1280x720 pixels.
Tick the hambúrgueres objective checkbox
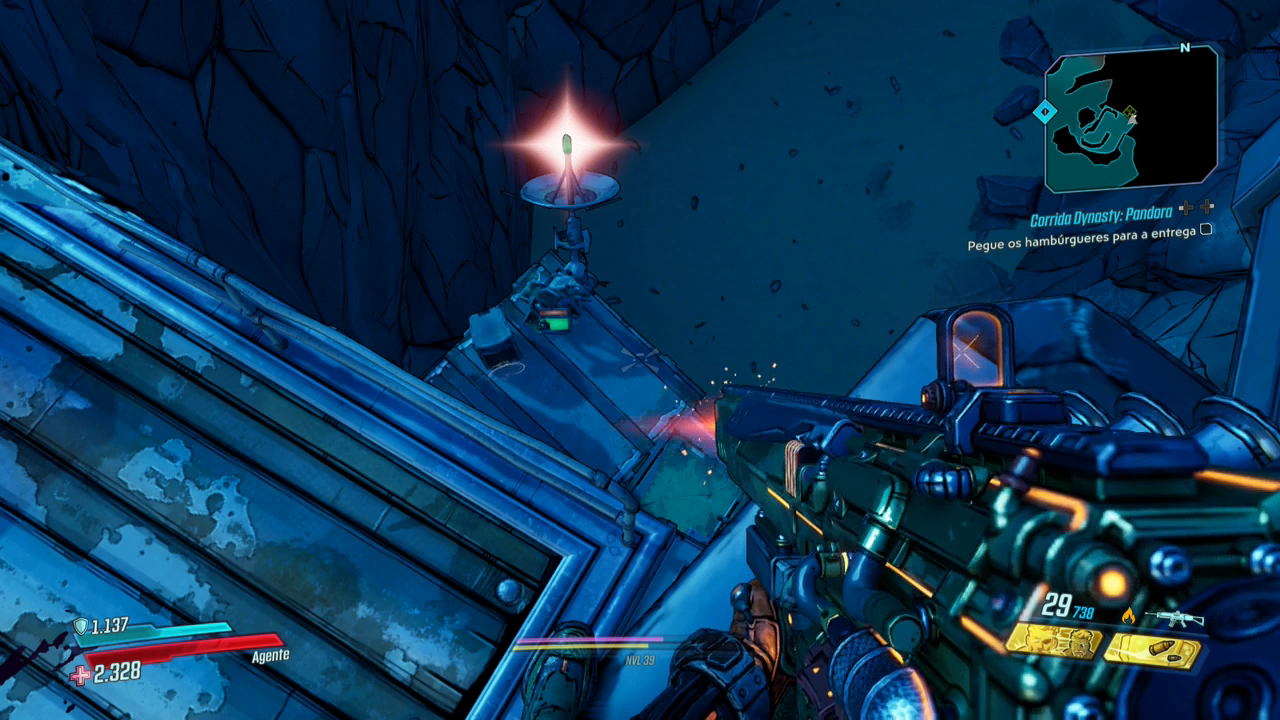point(1206,229)
